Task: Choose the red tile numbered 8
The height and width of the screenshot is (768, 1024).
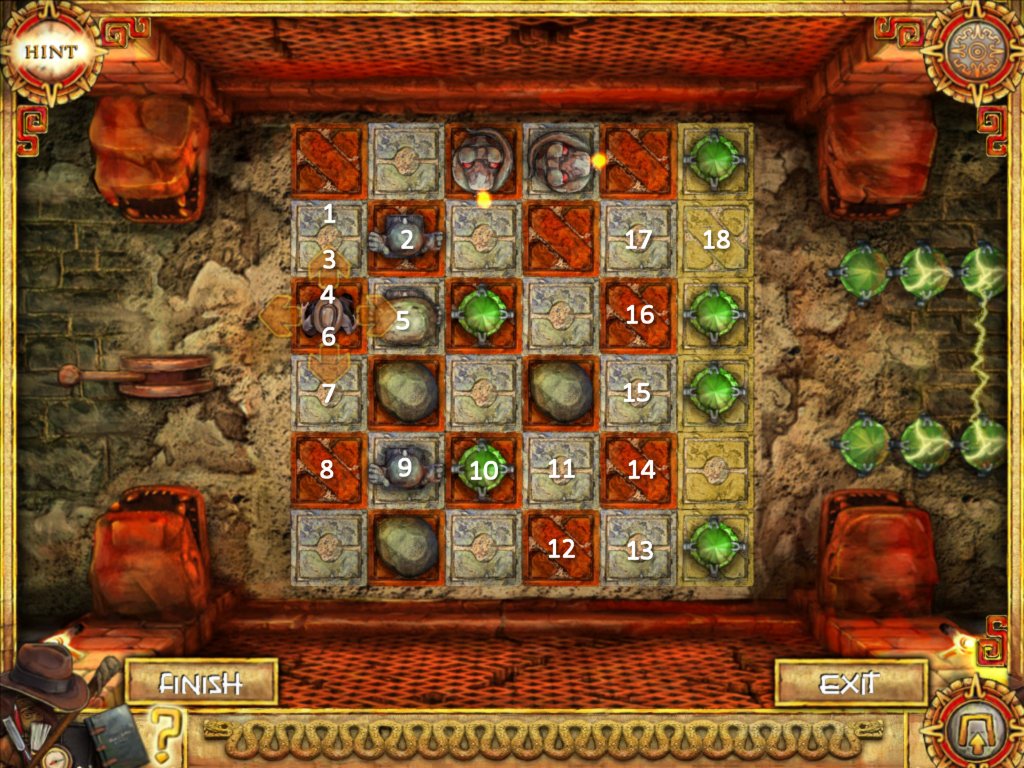Action: [x=328, y=470]
